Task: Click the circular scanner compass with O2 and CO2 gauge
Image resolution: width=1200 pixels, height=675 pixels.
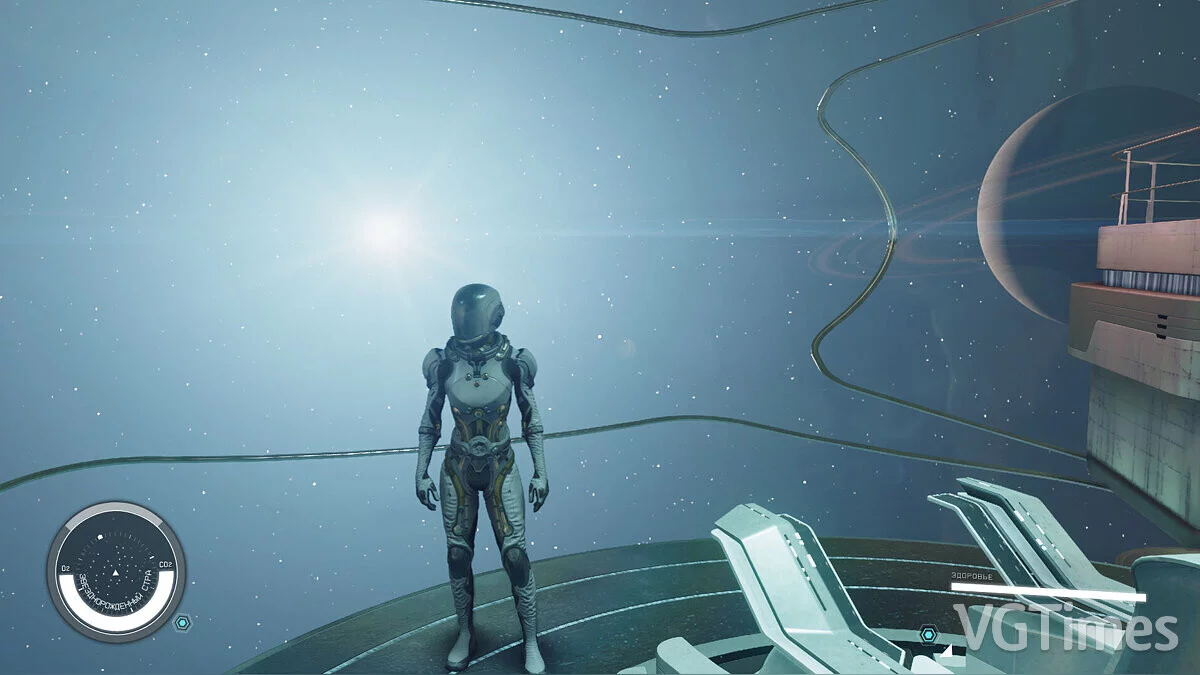Action: tap(116, 572)
